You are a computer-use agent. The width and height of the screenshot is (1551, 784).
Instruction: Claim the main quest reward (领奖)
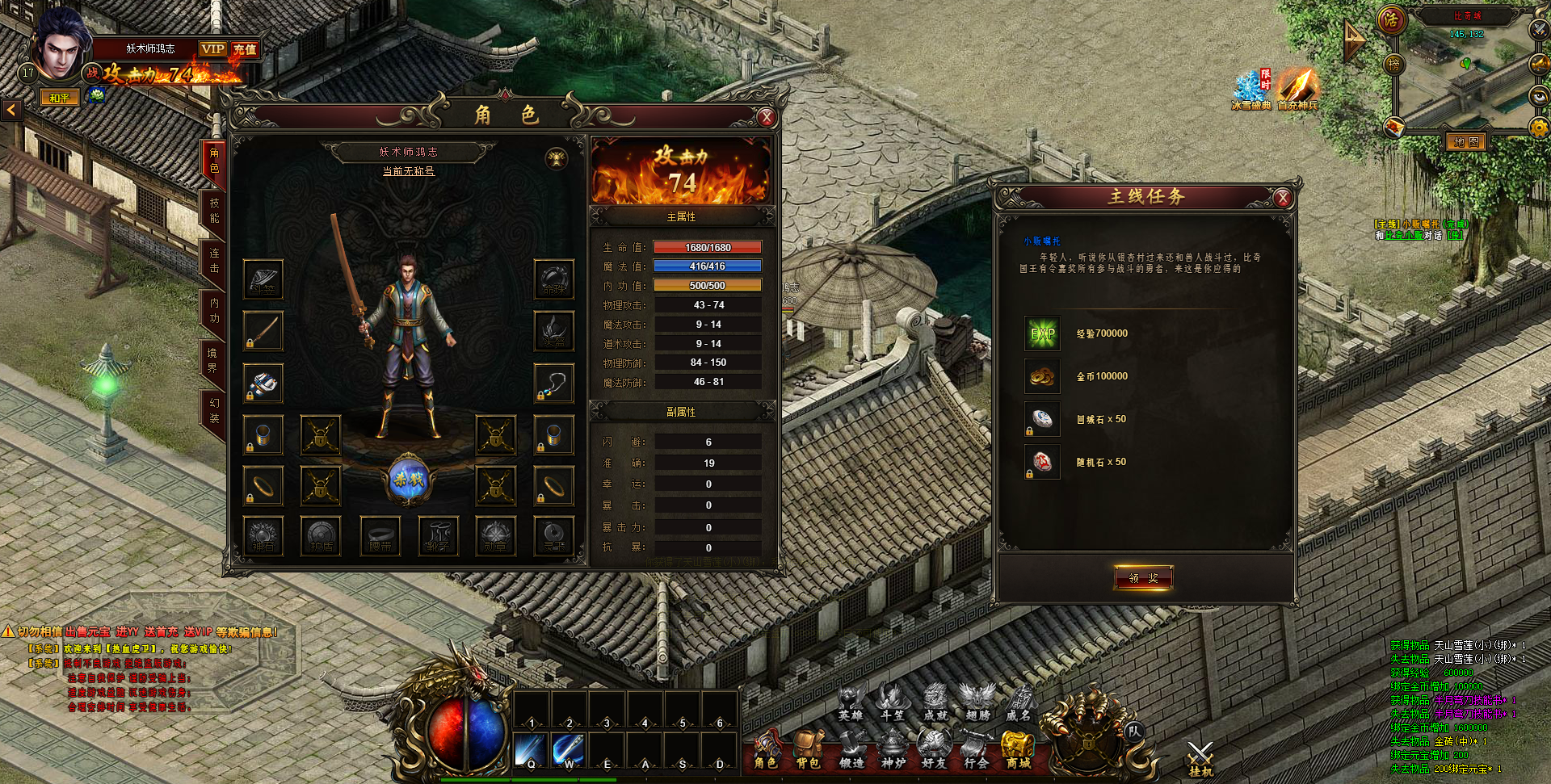tap(1143, 577)
